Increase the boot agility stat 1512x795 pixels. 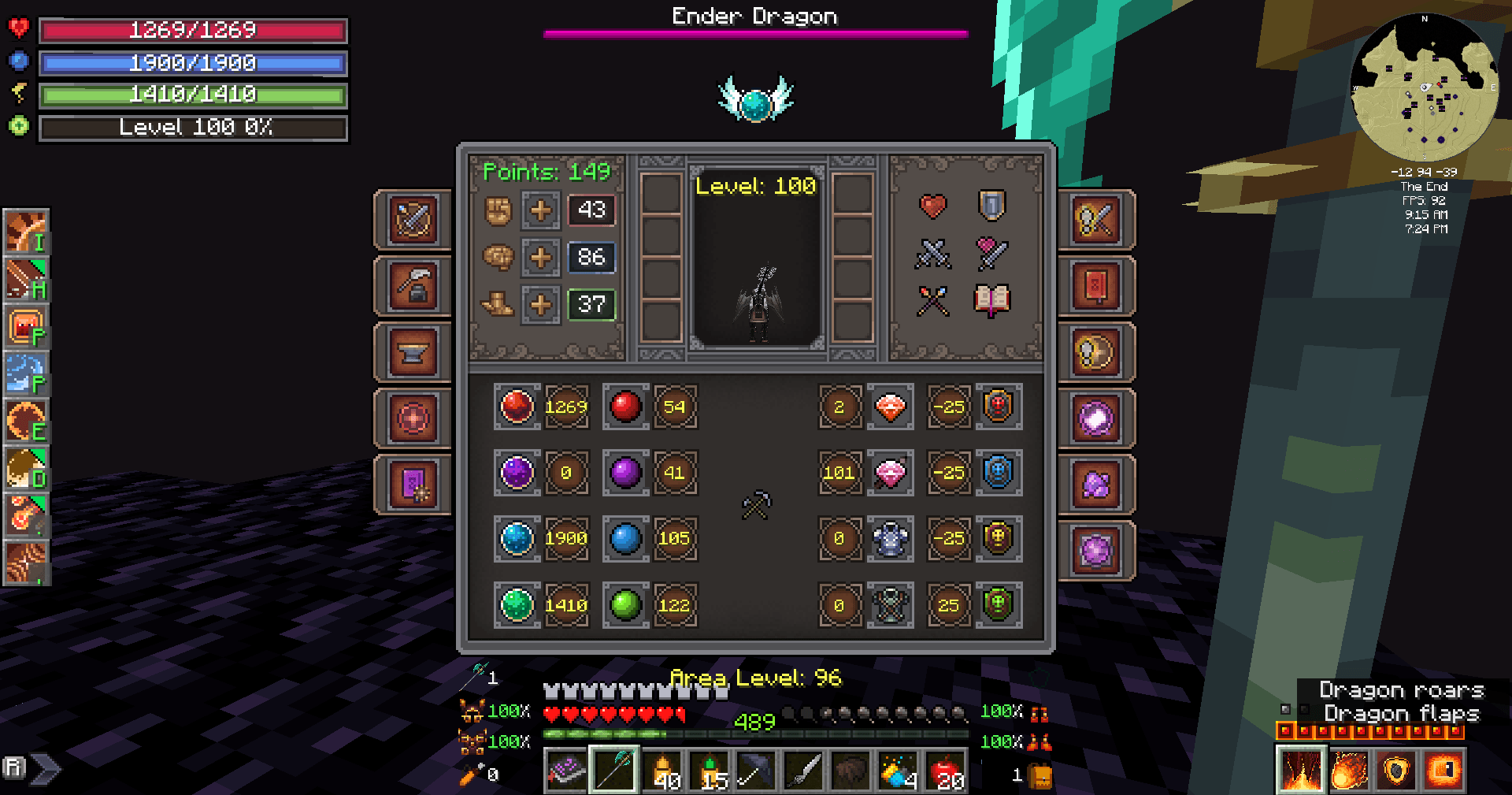[540, 305]
